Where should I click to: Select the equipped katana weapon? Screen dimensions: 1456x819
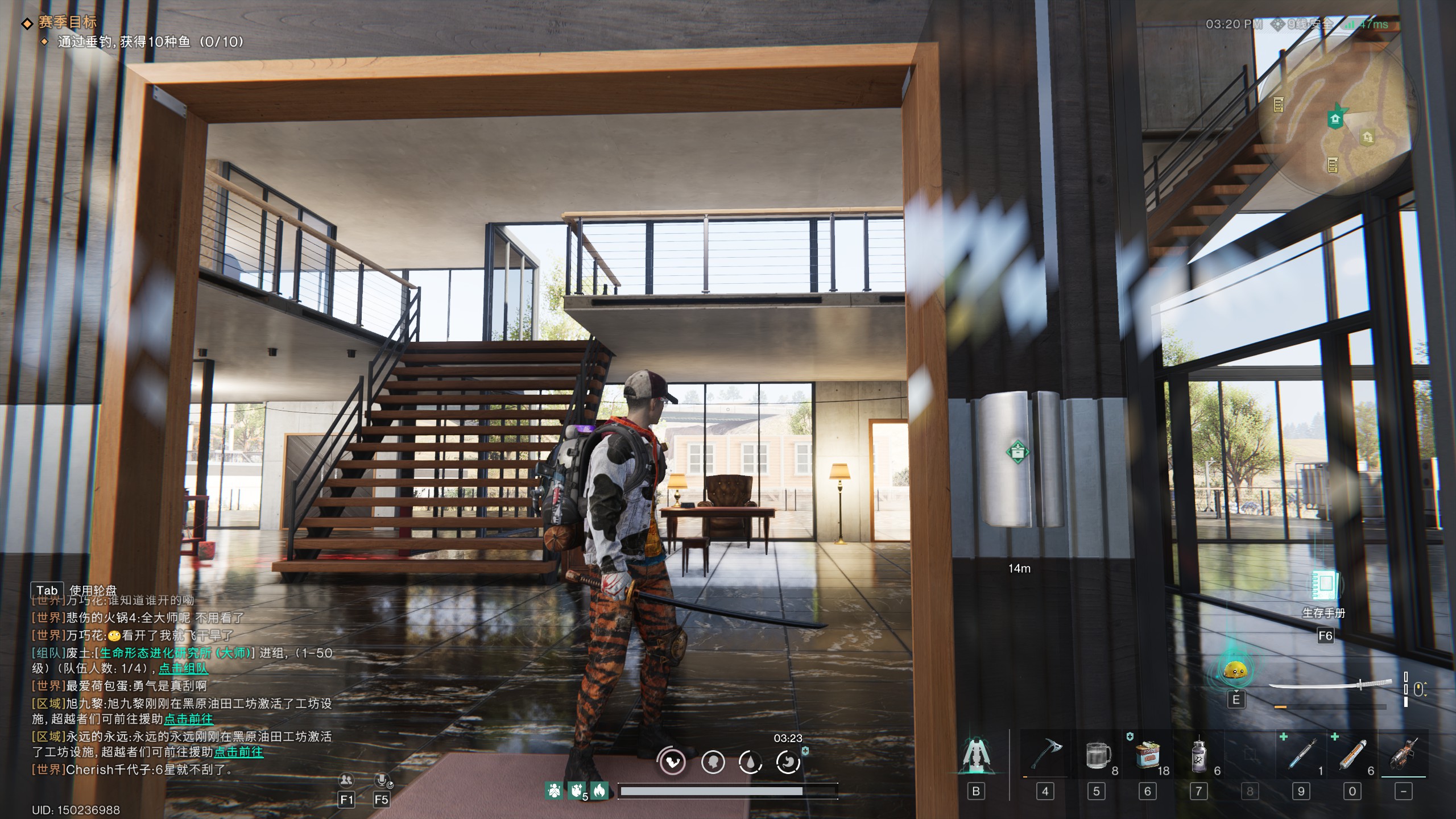pos(1330,685)
